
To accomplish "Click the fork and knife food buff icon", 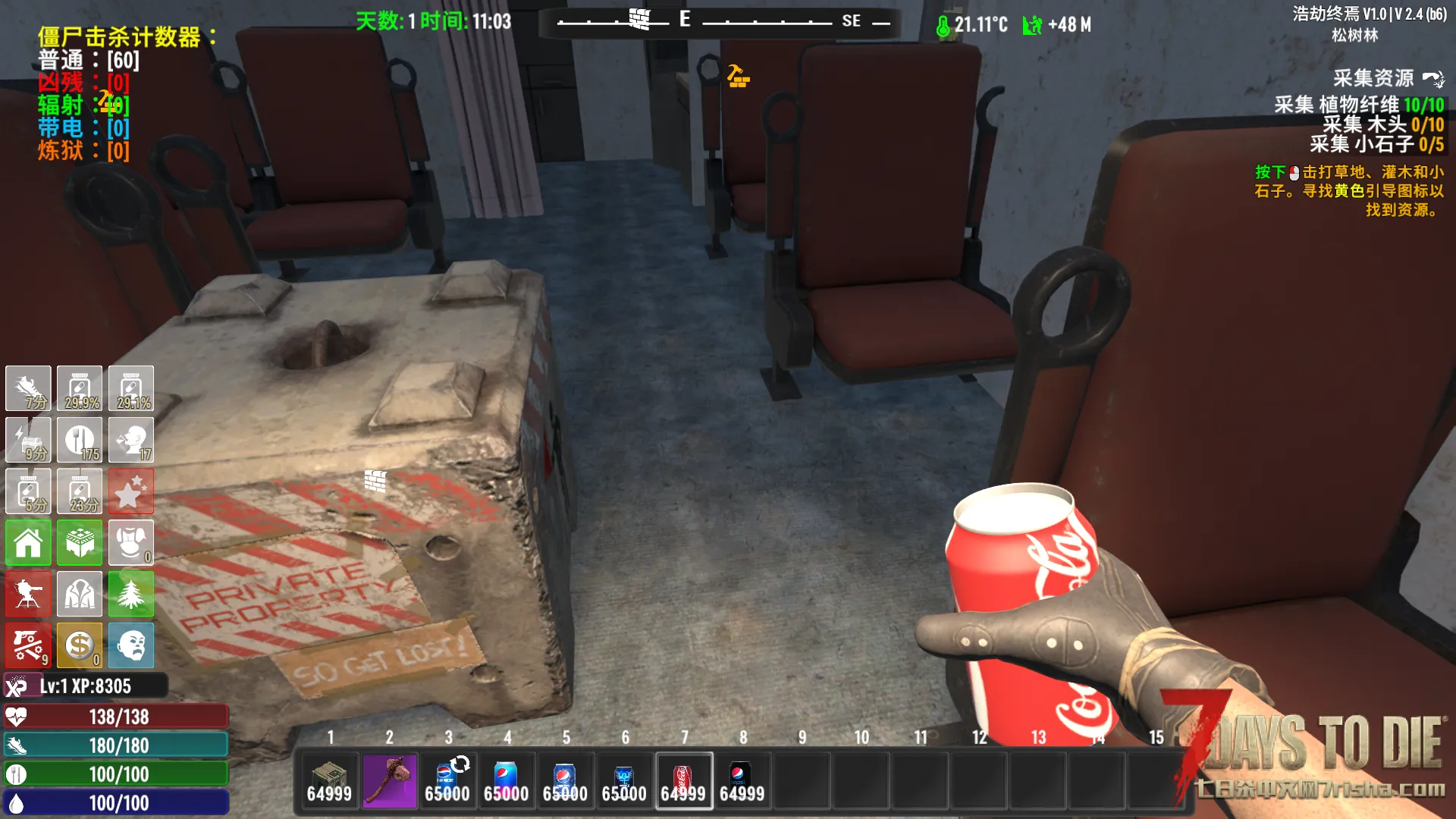I will coord(80,440).
